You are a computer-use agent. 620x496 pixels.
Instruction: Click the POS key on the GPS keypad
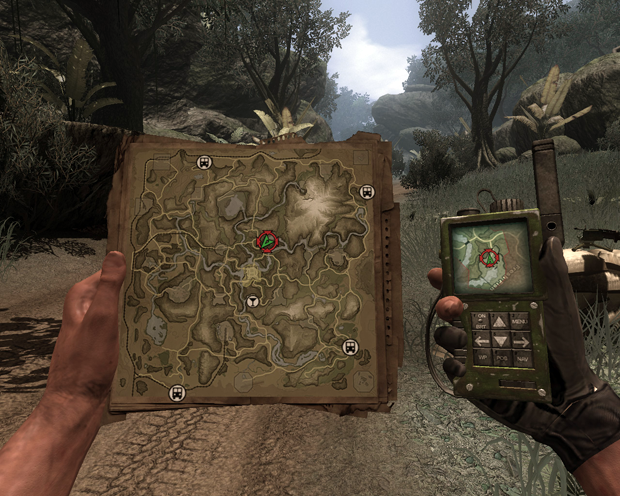(502, 358)
